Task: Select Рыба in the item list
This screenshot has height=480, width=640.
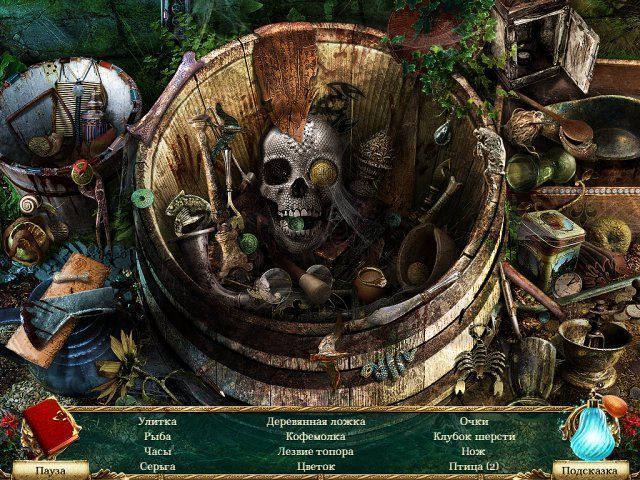Action: (x=157, y=437)
